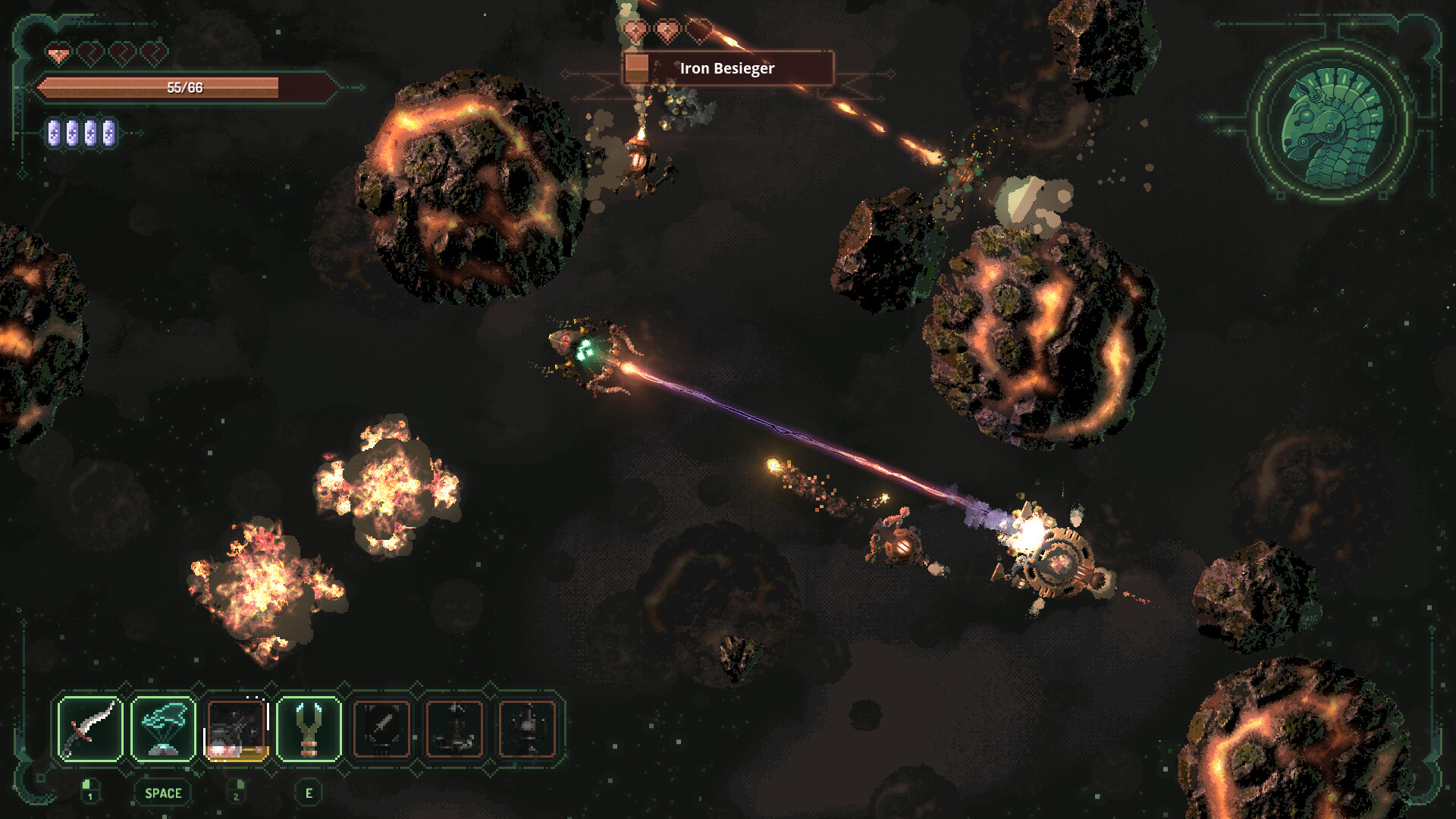Select the curved sword weapon slot

(x=90, y=729)
